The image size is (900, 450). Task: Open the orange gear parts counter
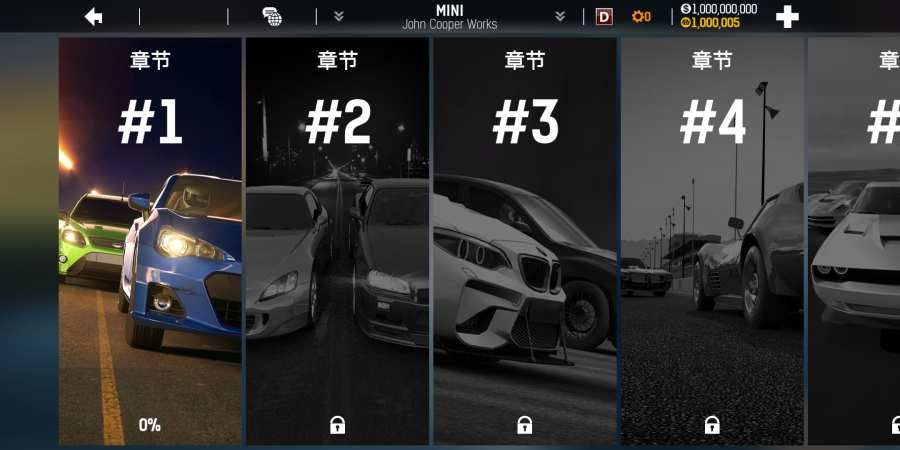click(641, 16)
